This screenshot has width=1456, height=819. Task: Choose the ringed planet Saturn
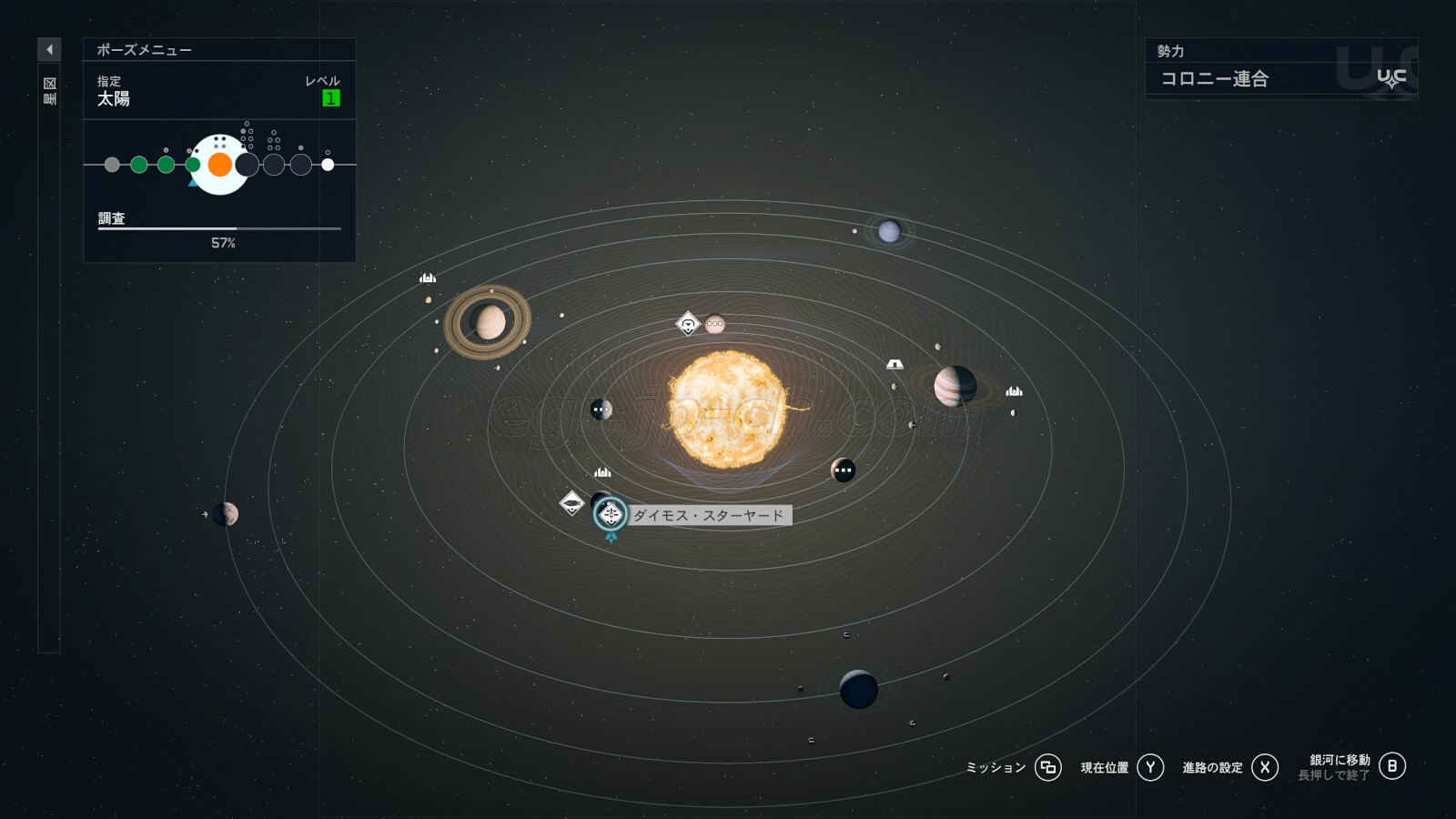click(x=489, y=321)
